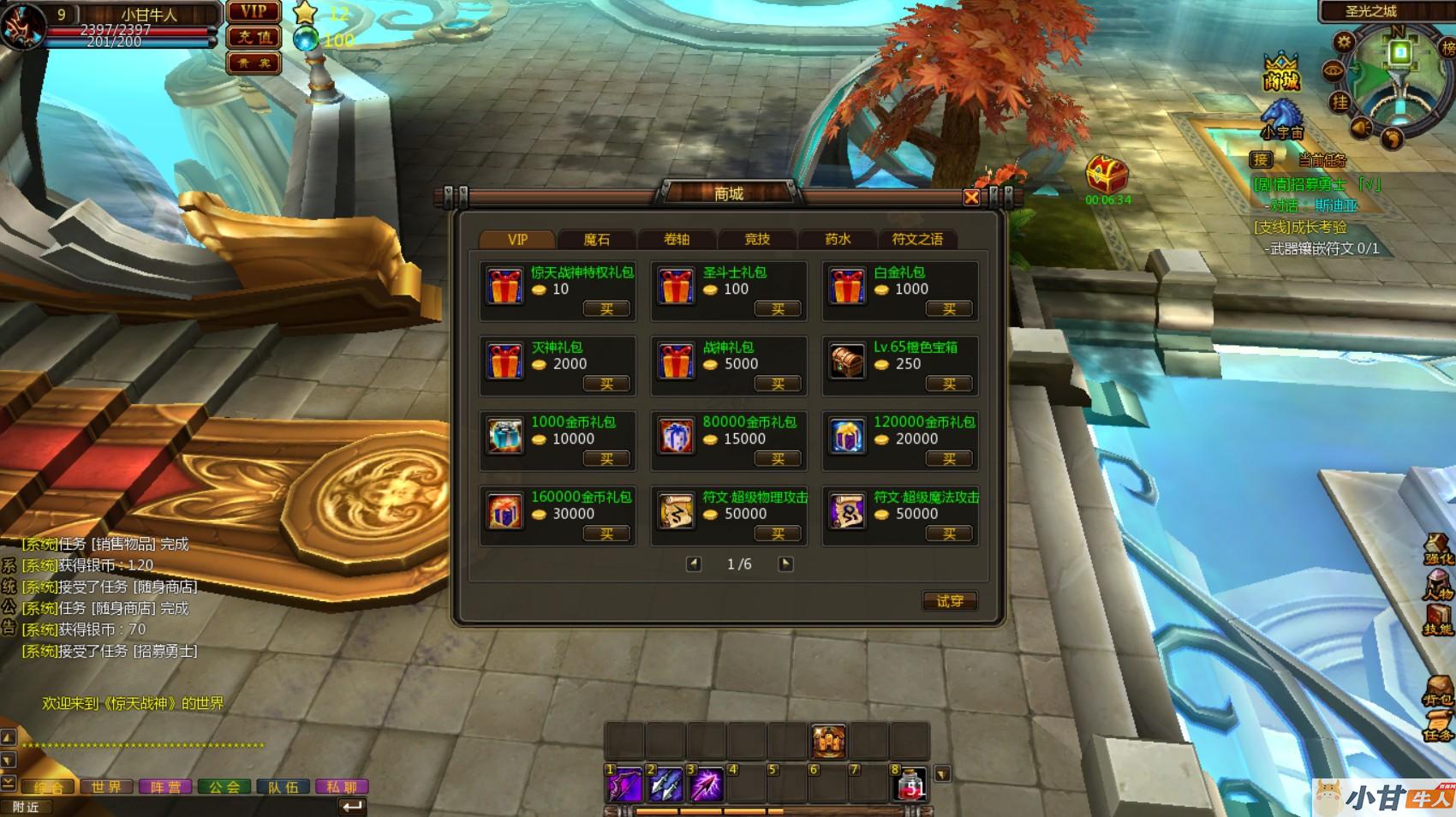1456x817 pixels.
Task: Select the 公会 guild chat tab
Action: [224, 786]
